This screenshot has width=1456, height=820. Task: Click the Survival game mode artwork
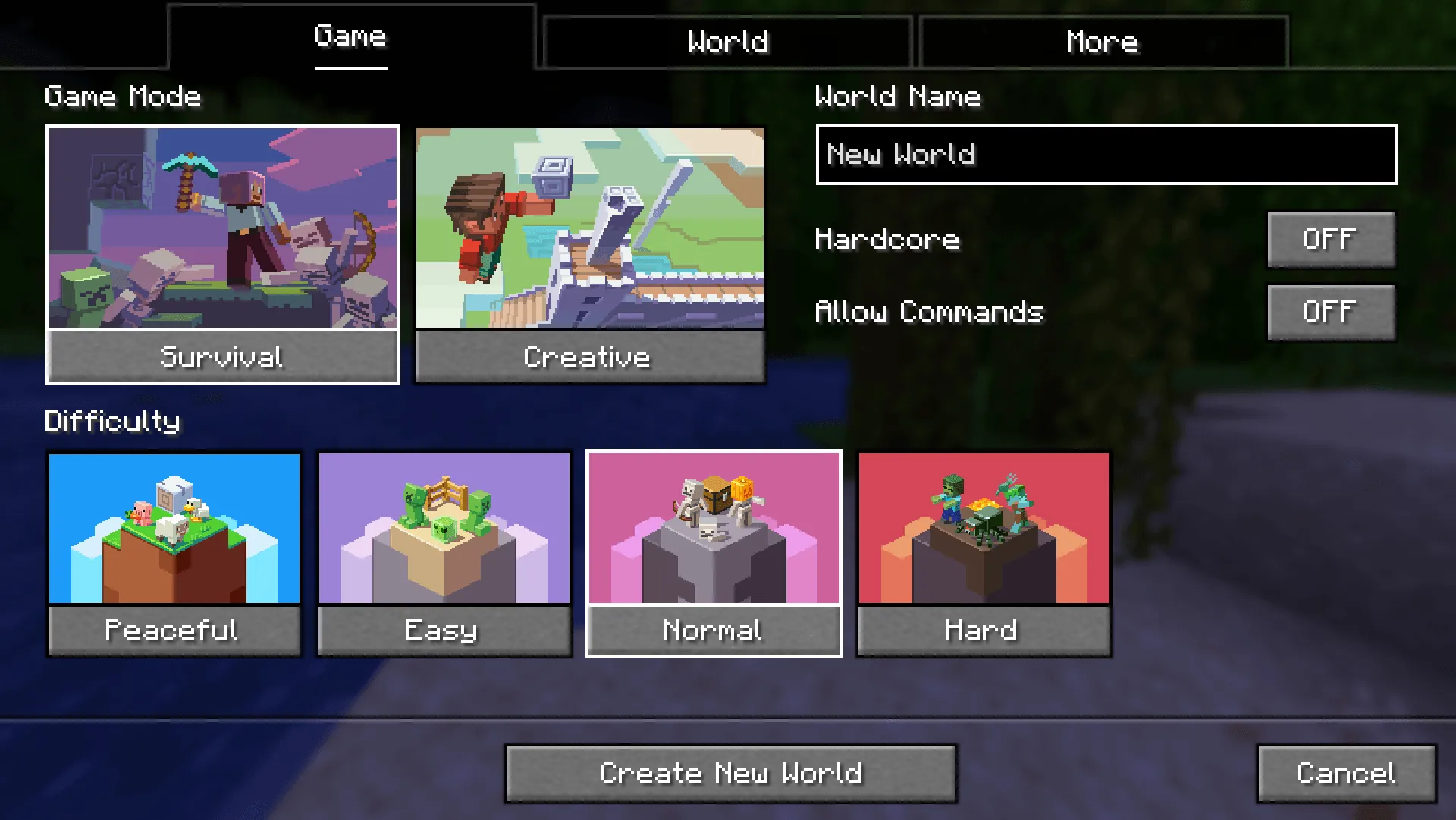tap(222, 228)
